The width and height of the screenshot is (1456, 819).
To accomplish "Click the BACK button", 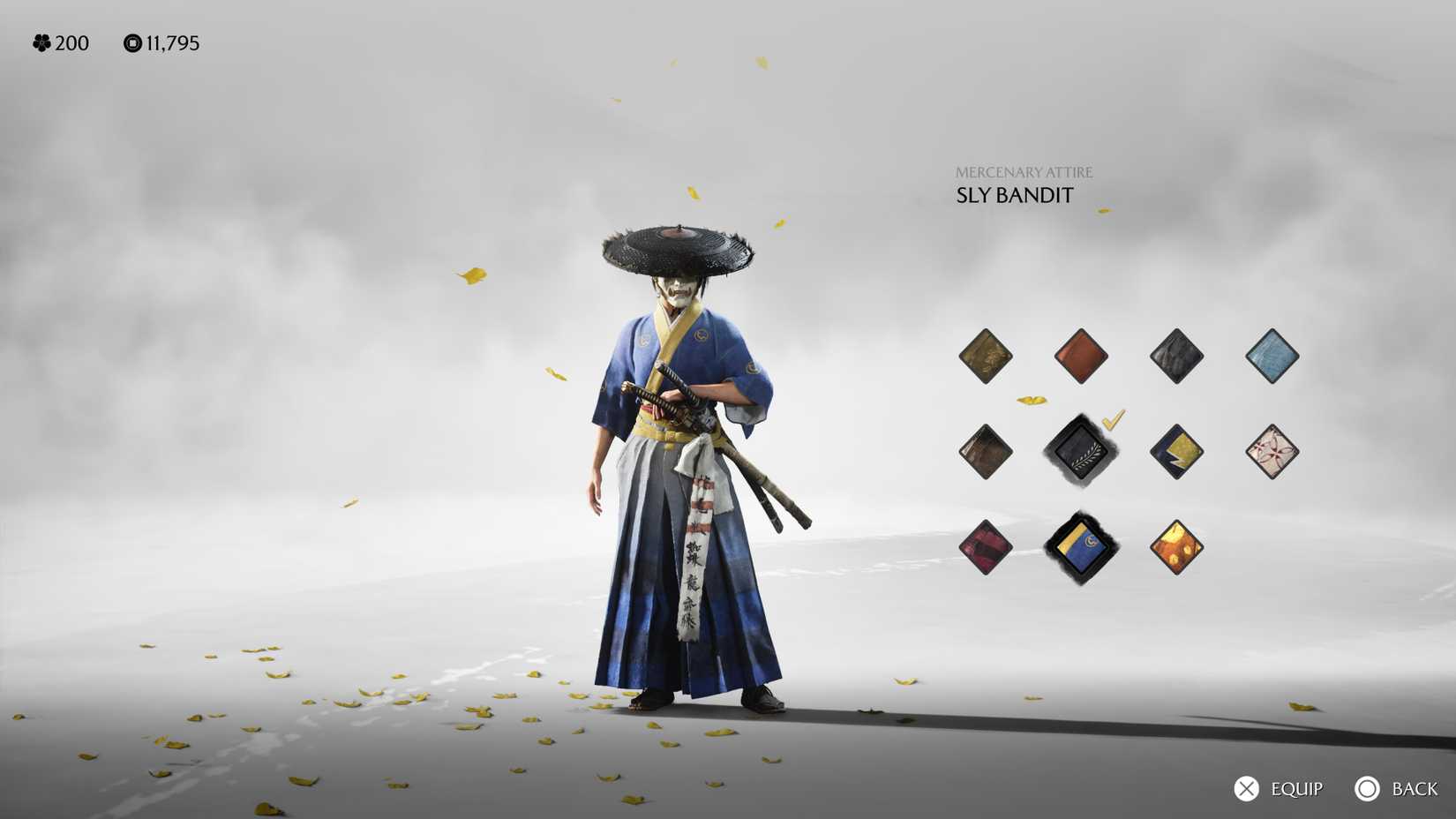I will (1401, 788).
